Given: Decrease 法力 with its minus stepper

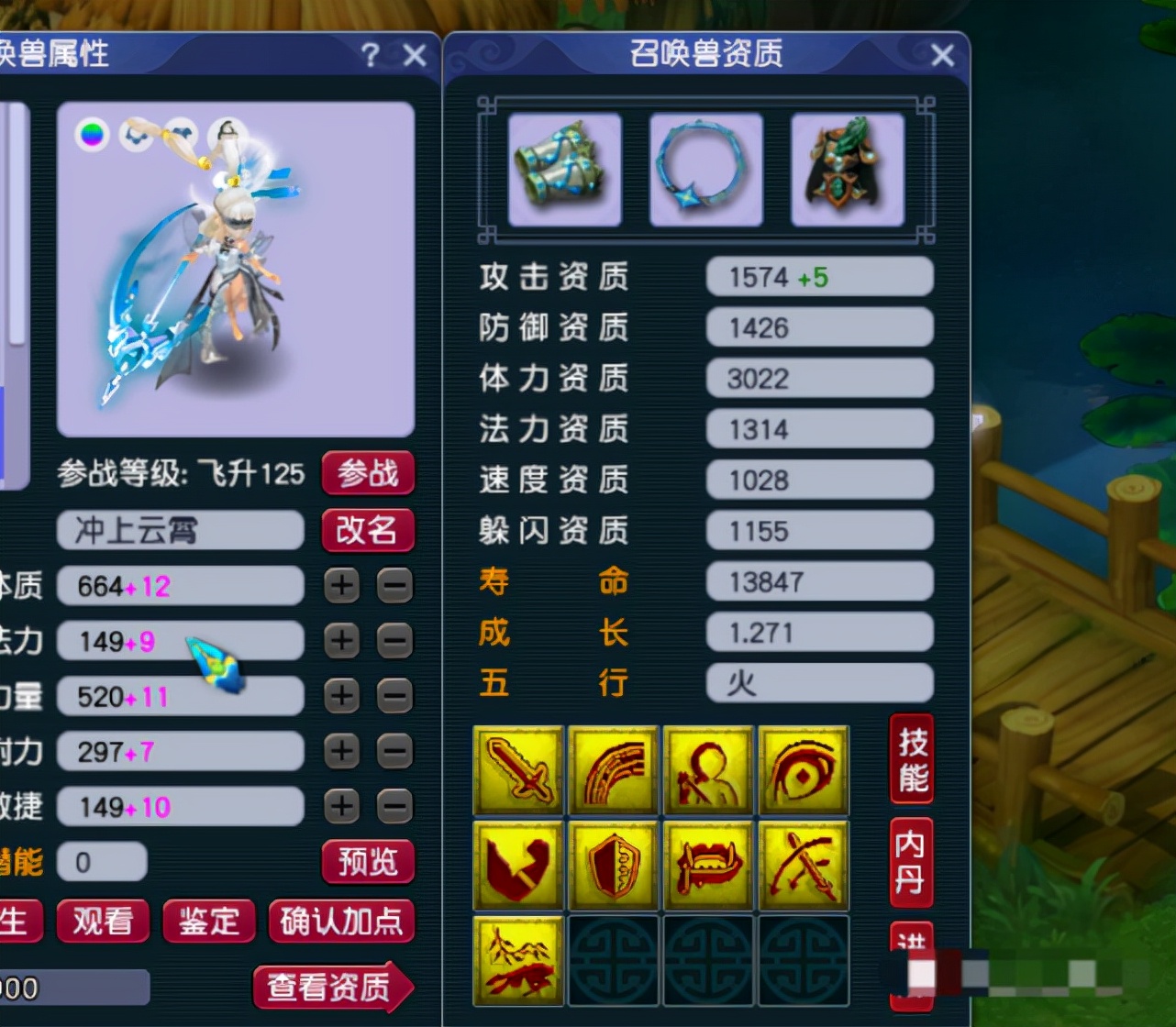Looking at the screenshot, I should (394, 641).
